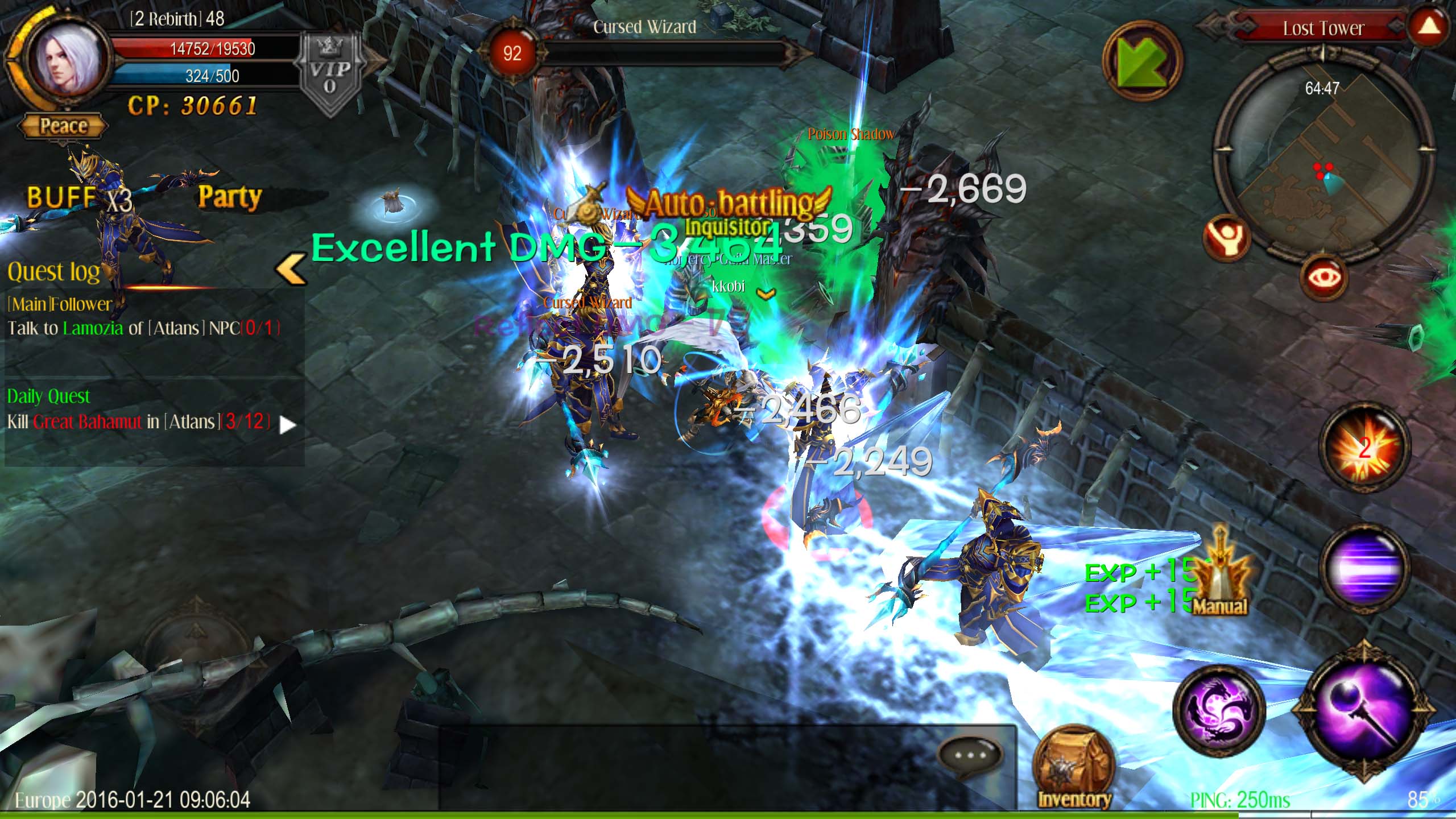1456x819 pixels.
Task: Switch to the Party tab
Action: click(x=230, y=197)
